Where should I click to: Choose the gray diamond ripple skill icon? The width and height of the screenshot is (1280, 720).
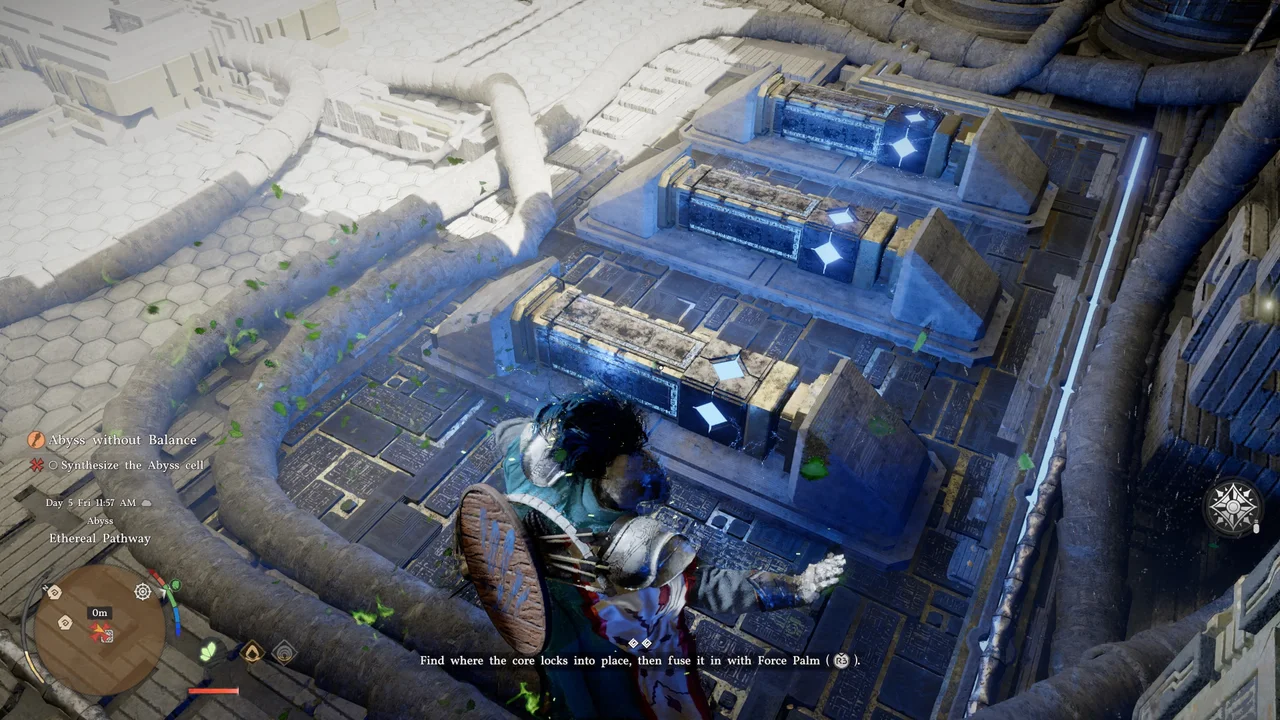click(284, 652)
